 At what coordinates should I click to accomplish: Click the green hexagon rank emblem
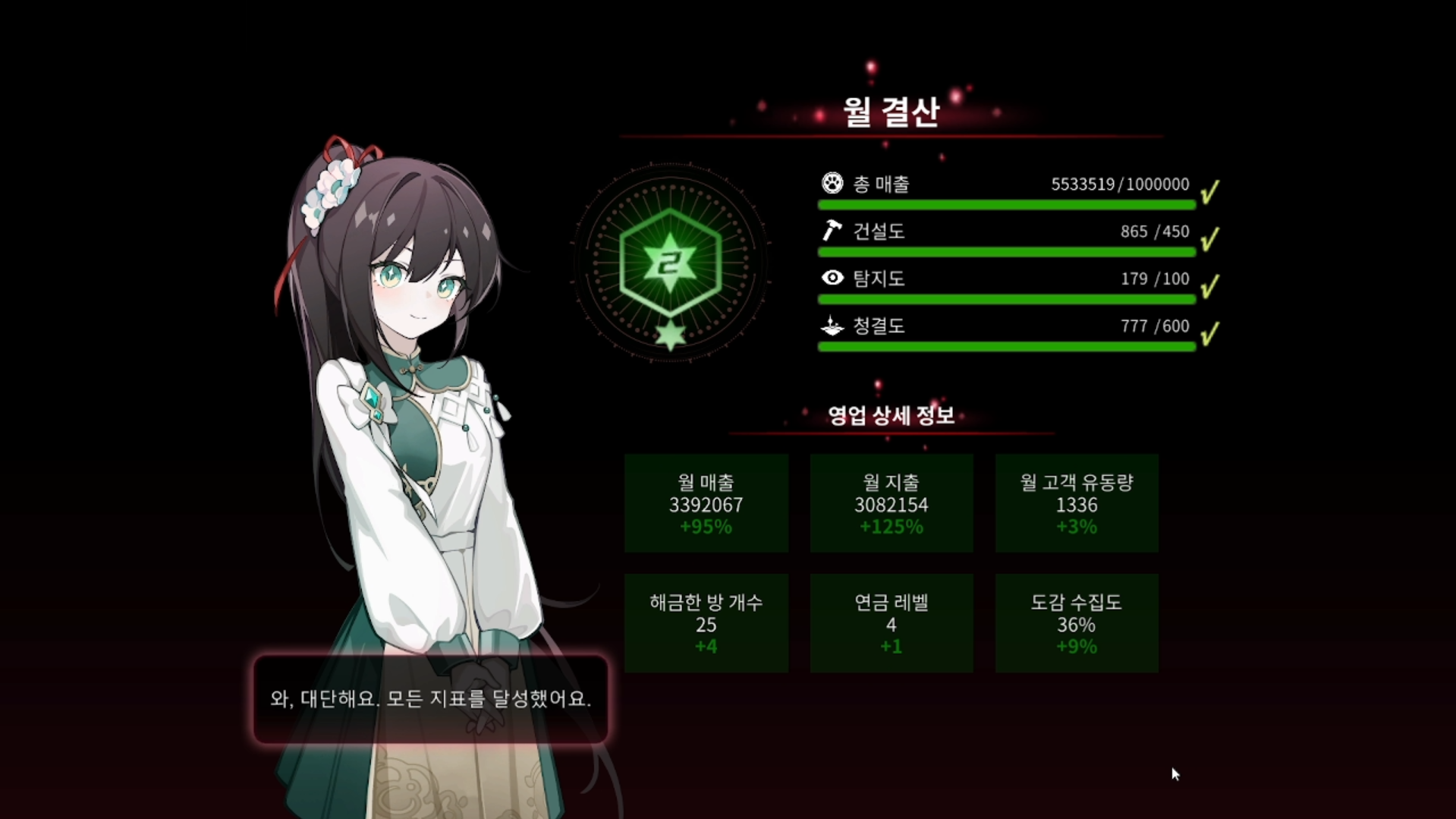coord(670,263)
